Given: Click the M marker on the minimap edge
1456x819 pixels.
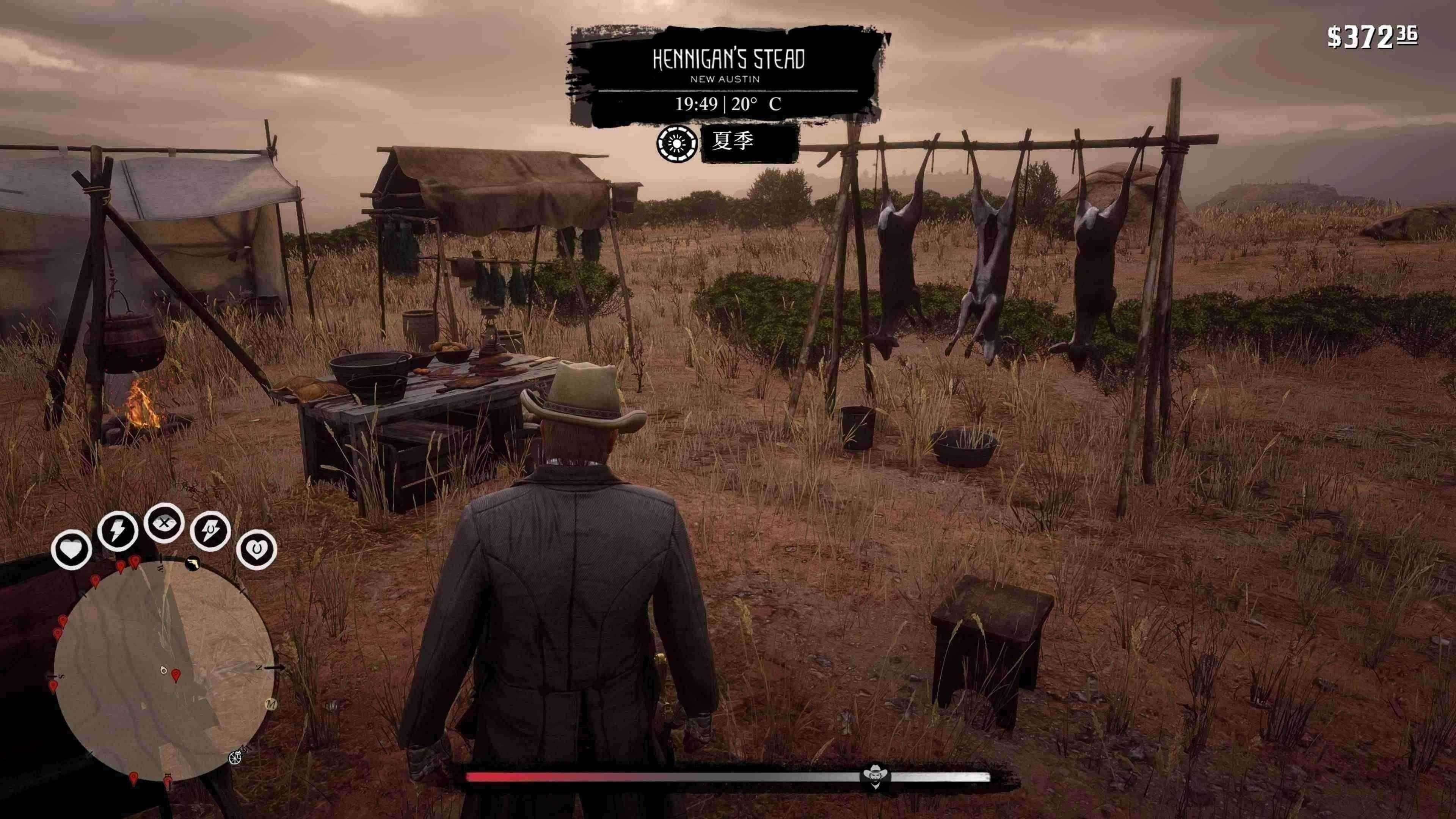Looking at the screenshot, I should click(x=271, y=704).
